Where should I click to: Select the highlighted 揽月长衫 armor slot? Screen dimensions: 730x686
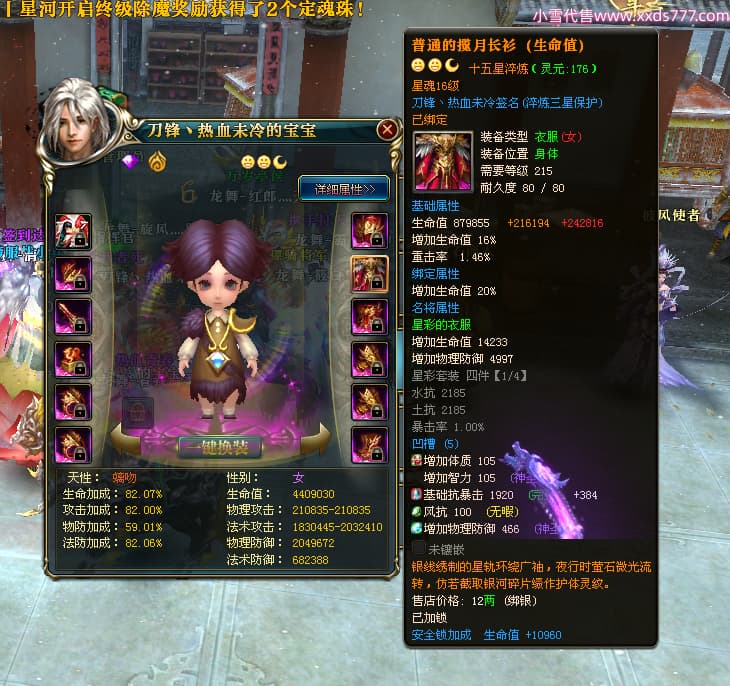[x=370, y=273]
